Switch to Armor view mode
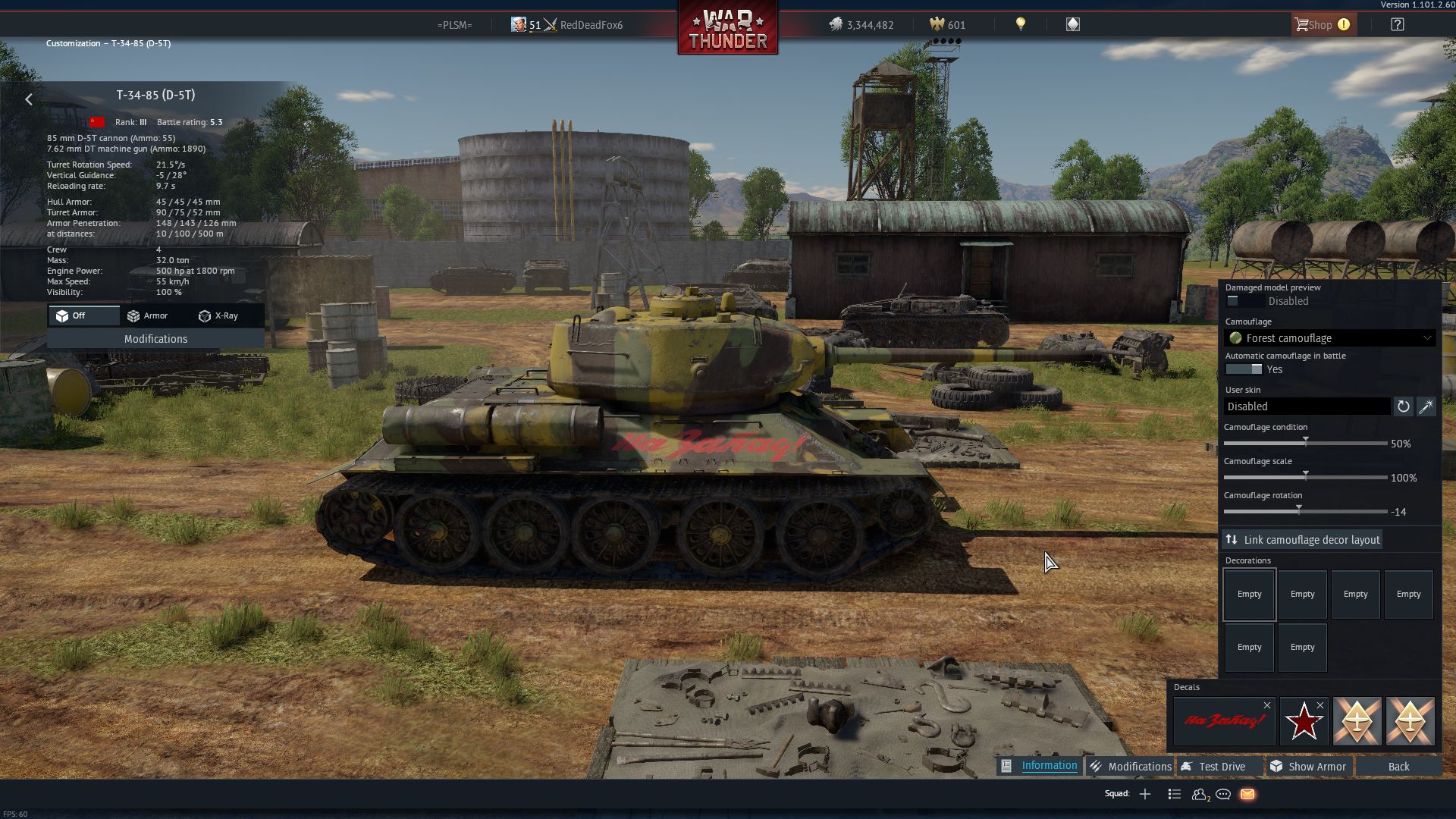 click(x=148, y=315)
